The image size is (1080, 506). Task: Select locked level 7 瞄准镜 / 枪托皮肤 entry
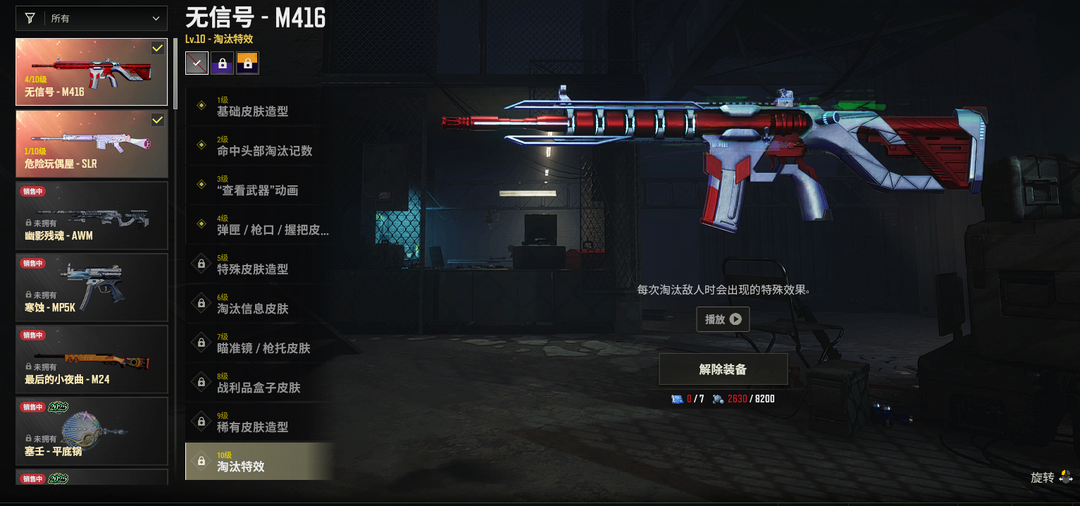(x=258, y=344)
